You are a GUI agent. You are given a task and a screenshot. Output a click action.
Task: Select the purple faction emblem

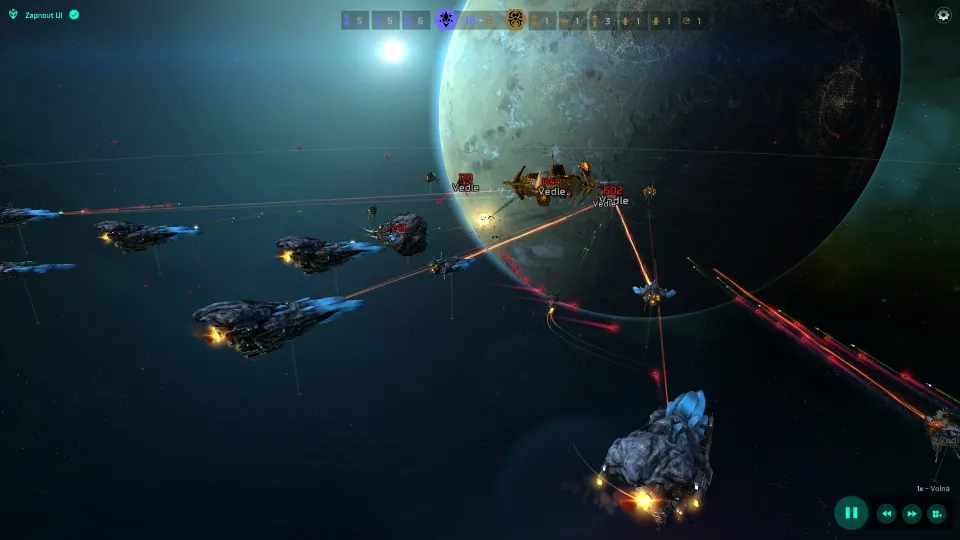click(446, 19)
